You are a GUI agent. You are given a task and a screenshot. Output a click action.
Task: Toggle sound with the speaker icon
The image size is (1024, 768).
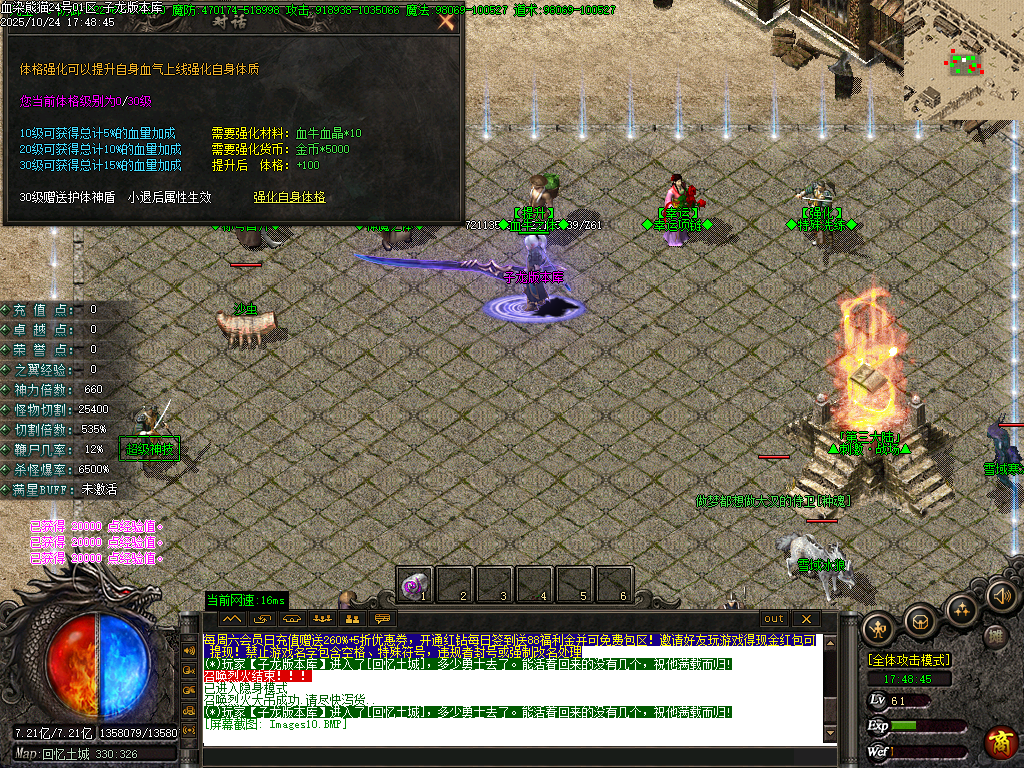pyautogui.click(x=1001, y=596)
